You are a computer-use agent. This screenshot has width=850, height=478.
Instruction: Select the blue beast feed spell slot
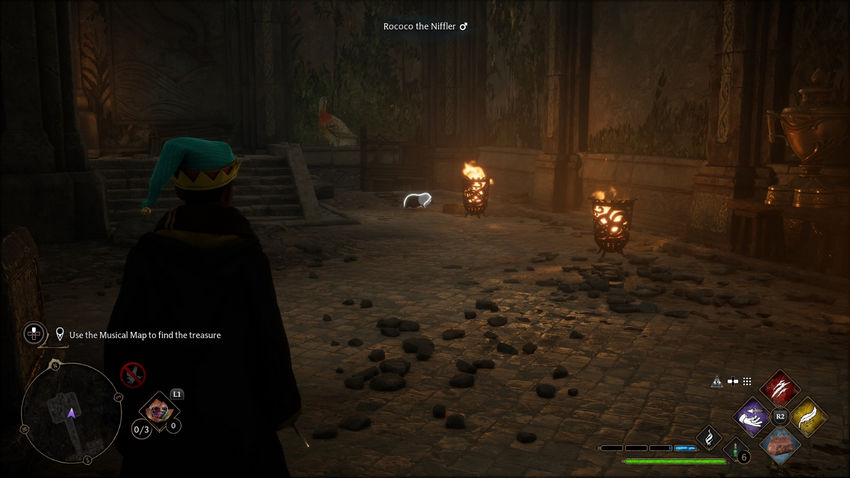point(779,443)
